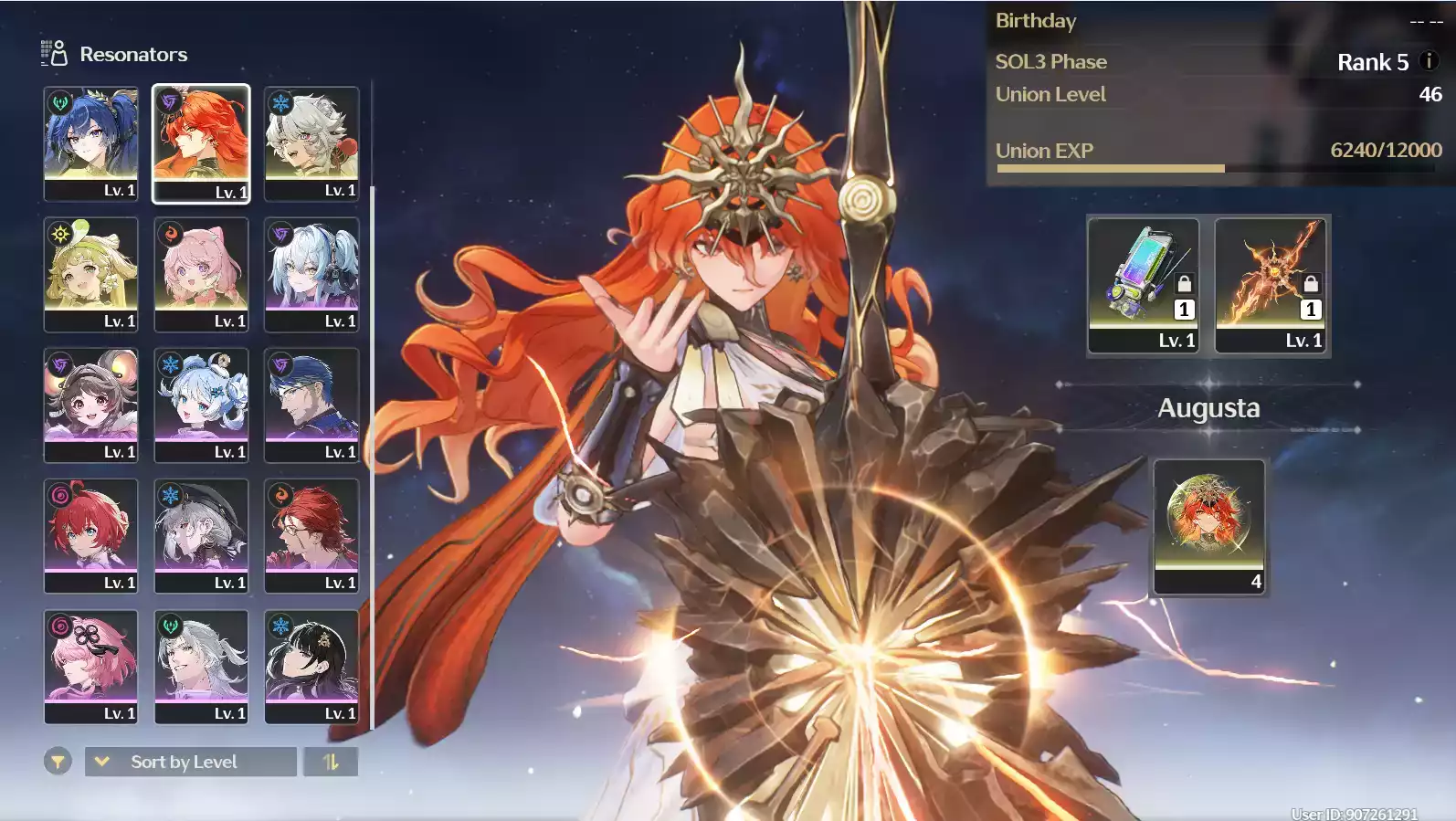This screenshot has width=1456, height=821.
Task: Open the yellow filter funnel button
Action: 58,761
